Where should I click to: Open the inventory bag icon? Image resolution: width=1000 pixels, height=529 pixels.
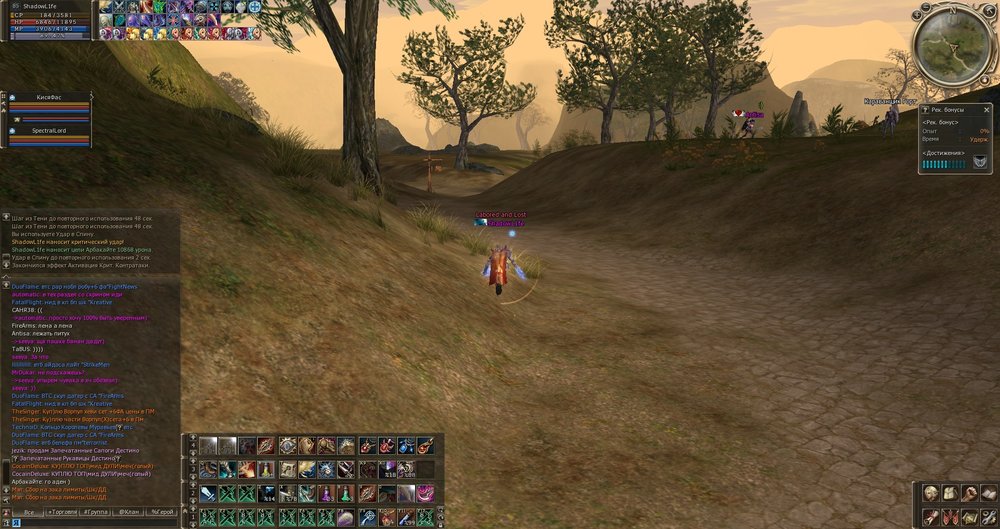pos(949,493)
